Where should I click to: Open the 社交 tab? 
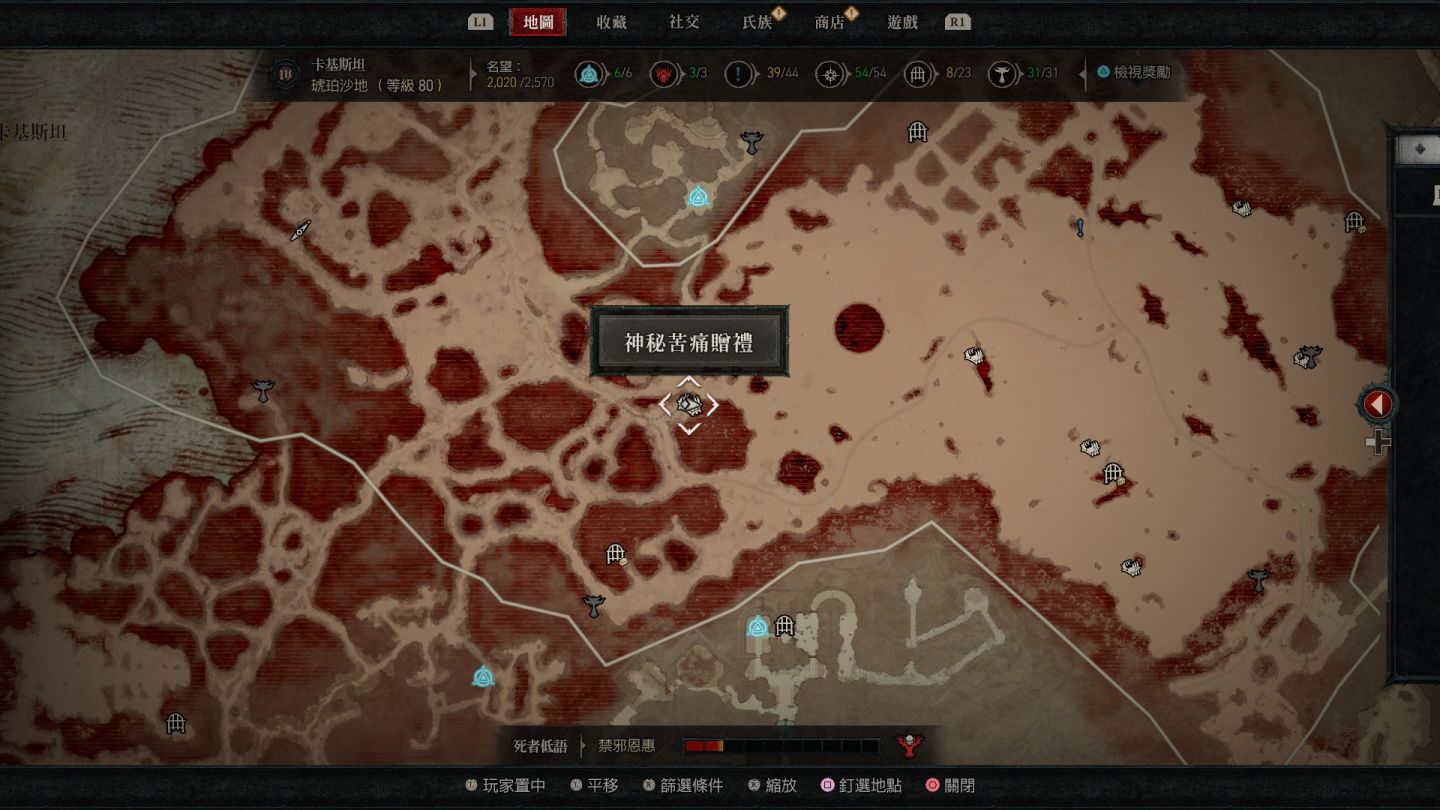pos(684,22)
